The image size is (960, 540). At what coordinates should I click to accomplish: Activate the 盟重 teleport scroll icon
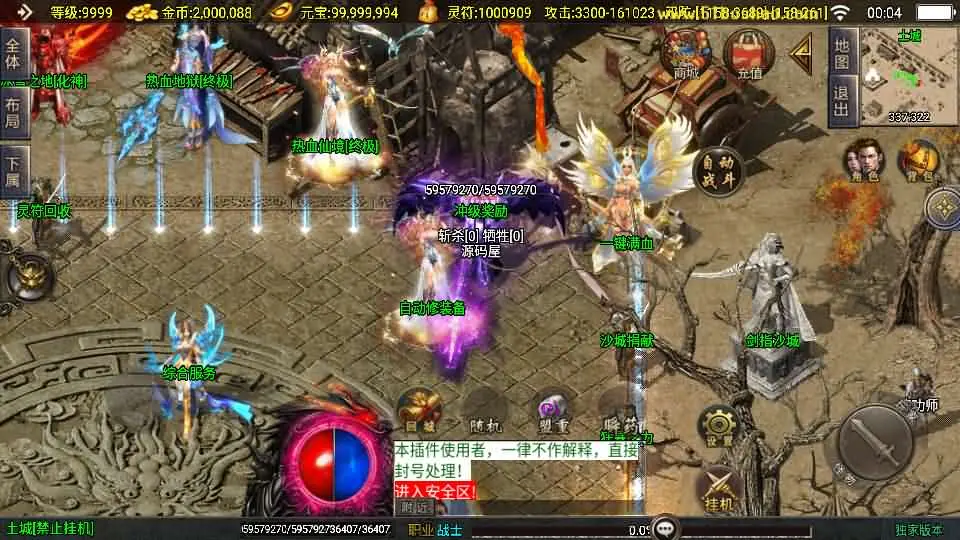pos(552,412)
